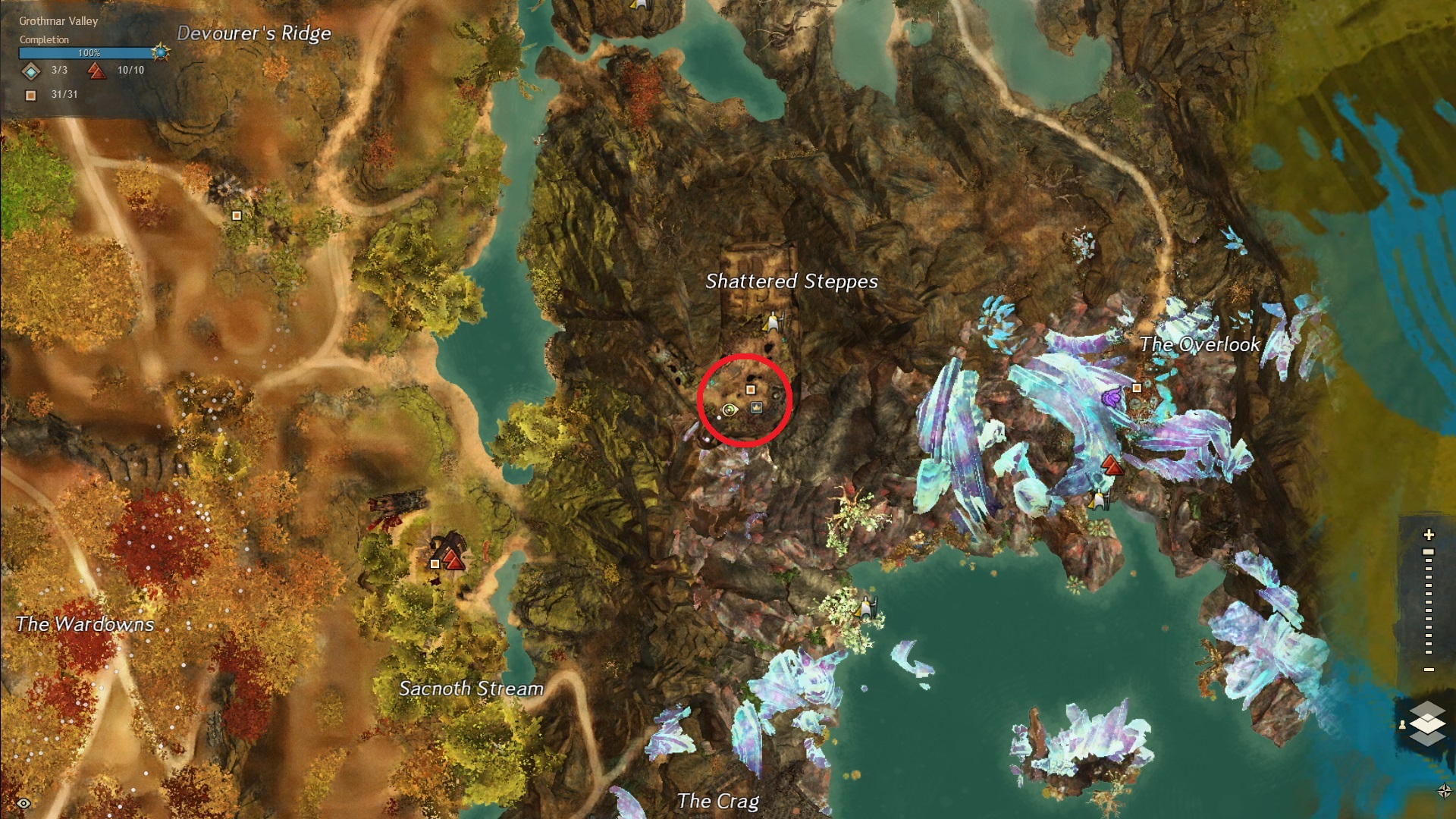
Task: Select the point of interest south of Devourer's Ridge
Action: click(237, 215)
